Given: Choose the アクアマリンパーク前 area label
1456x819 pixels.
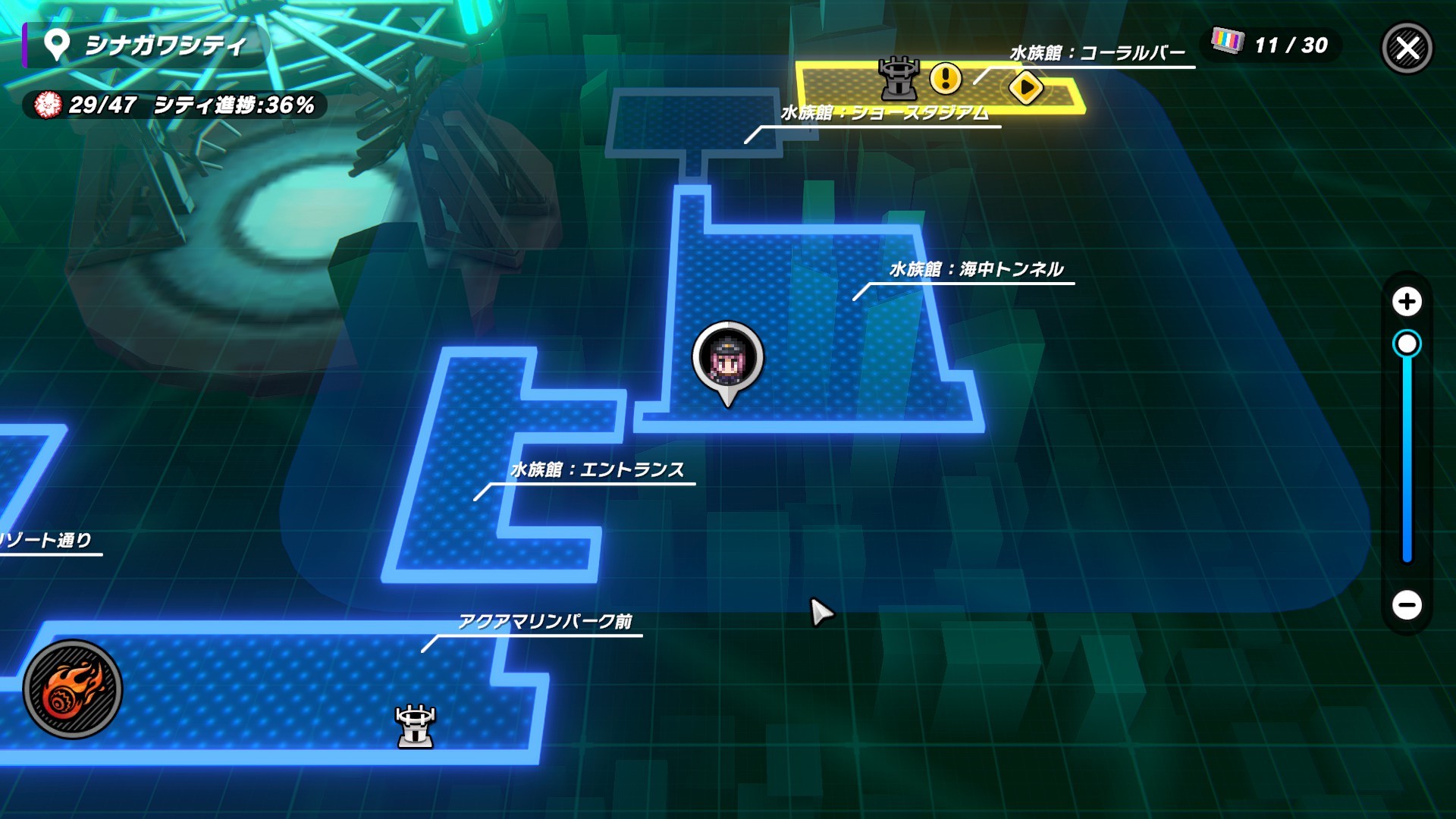Looking at the screenshot, I should click(544, 622).
